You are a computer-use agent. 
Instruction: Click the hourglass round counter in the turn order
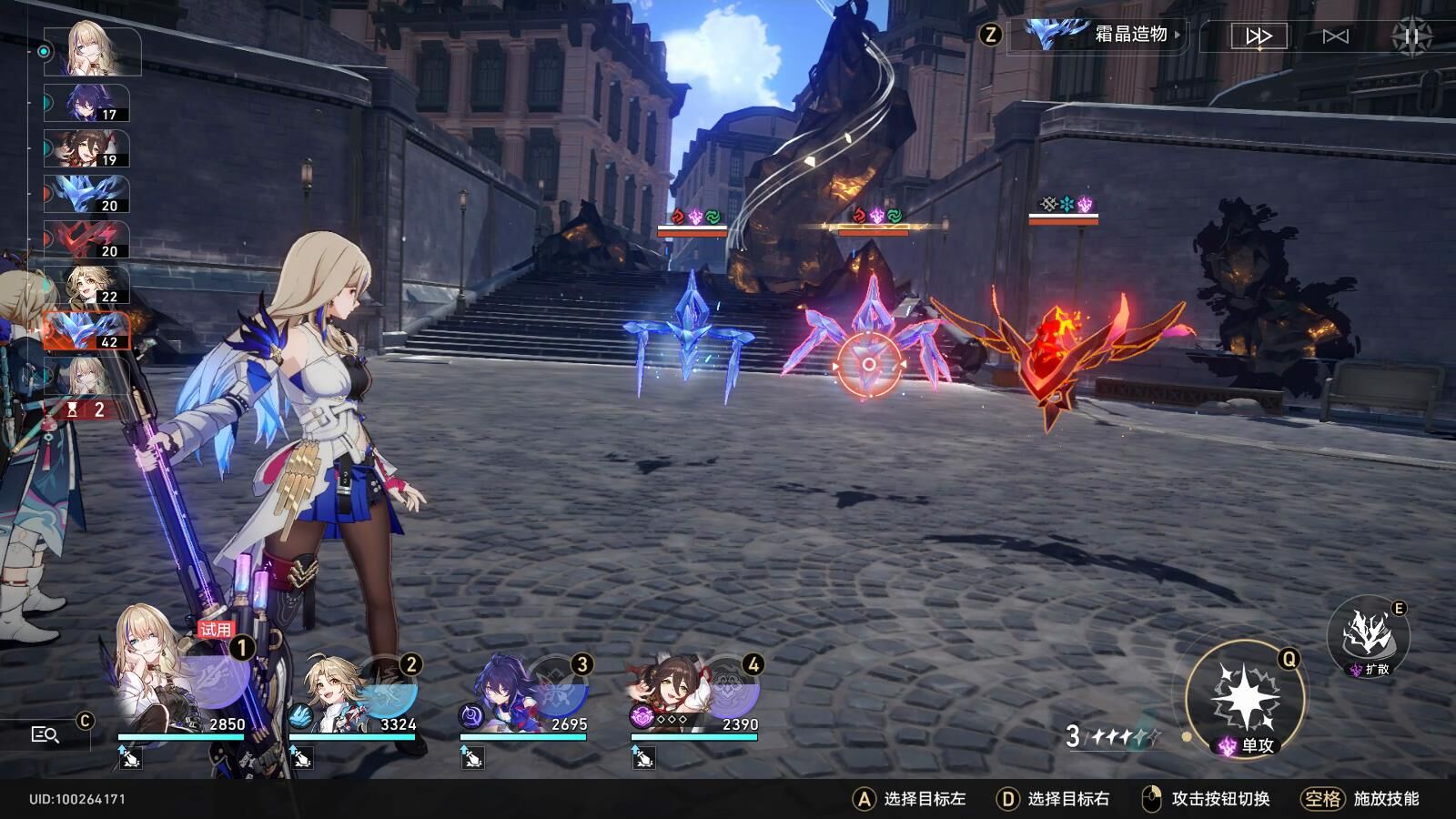click(x=86, y=410)
